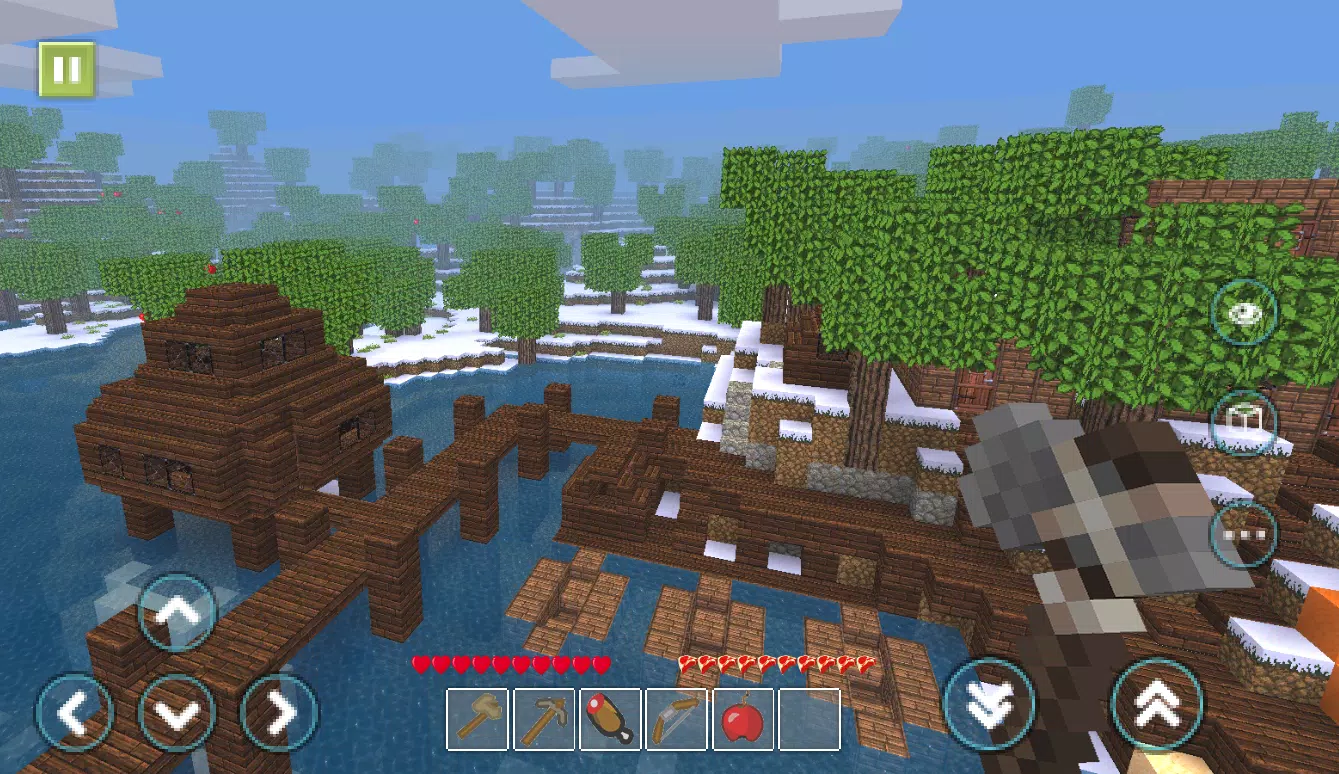Open the crafting table menu icon
This screenshot has height=774, width=1339.
click(x=1243, y=424)
